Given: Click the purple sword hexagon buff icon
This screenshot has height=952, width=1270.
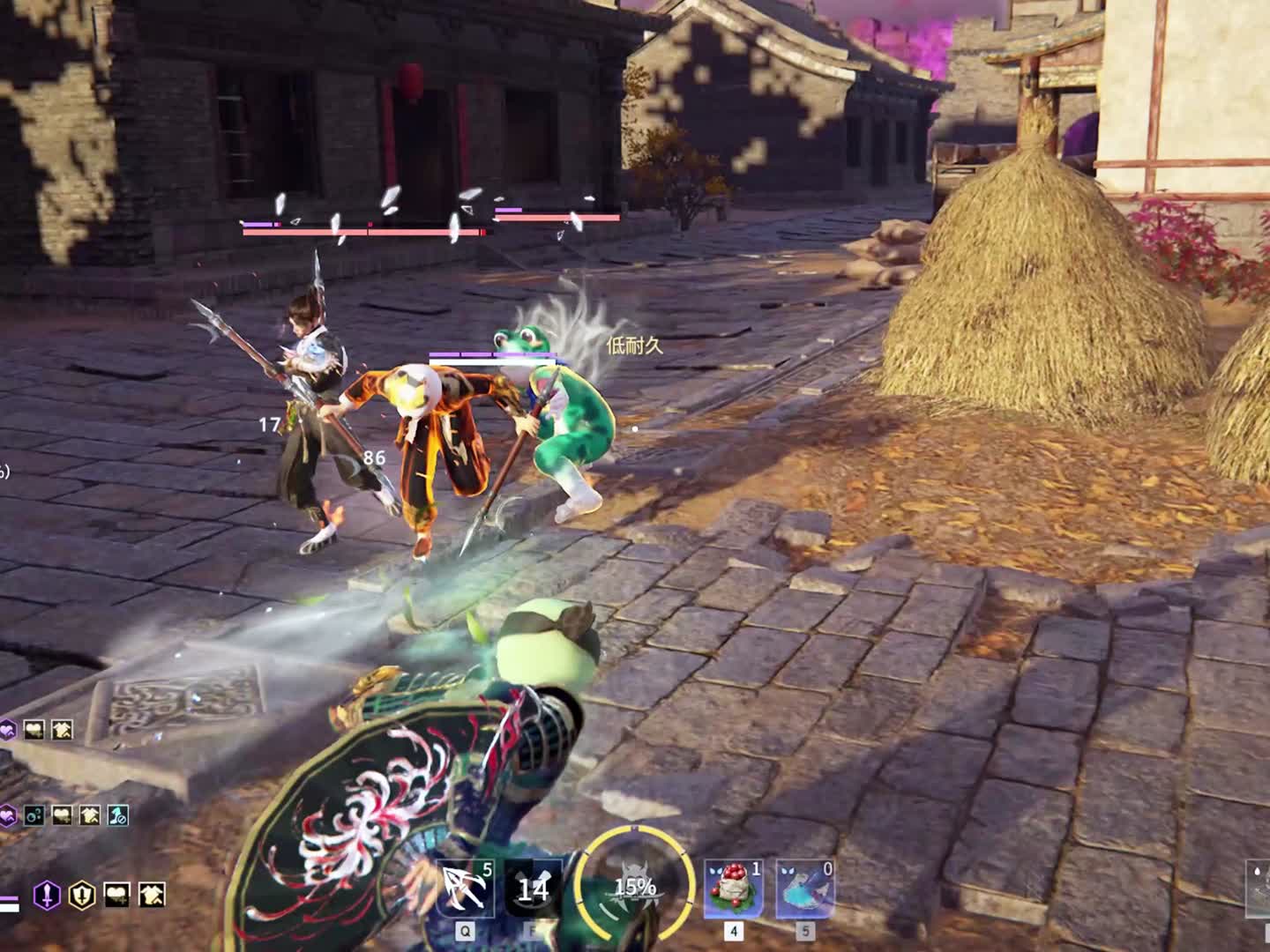Looking at the screenshot, I should (47, 896).
